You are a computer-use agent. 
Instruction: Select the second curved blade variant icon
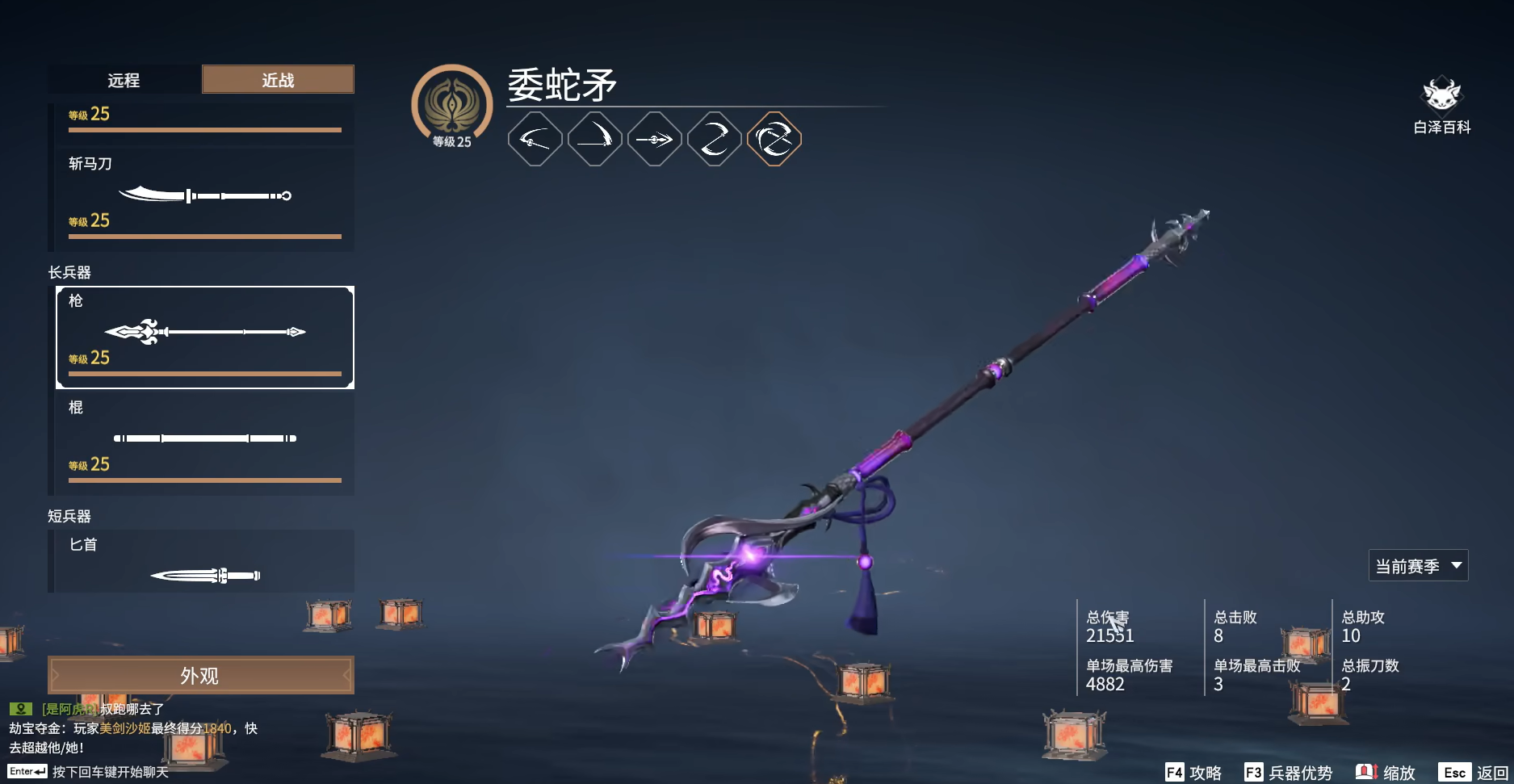tap(594, 137)
